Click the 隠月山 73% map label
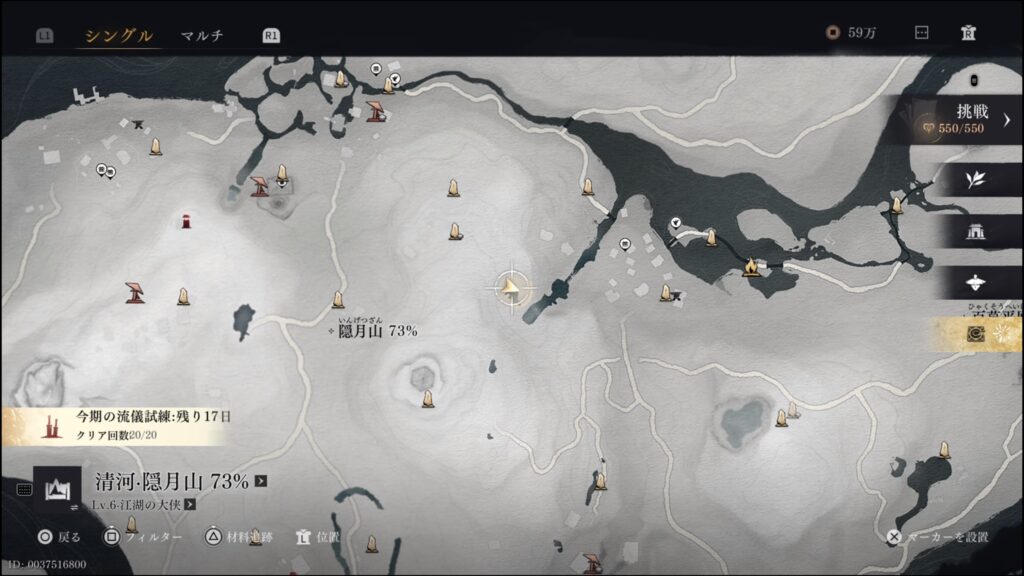The image size is (1024, 576). pos(376,331)
